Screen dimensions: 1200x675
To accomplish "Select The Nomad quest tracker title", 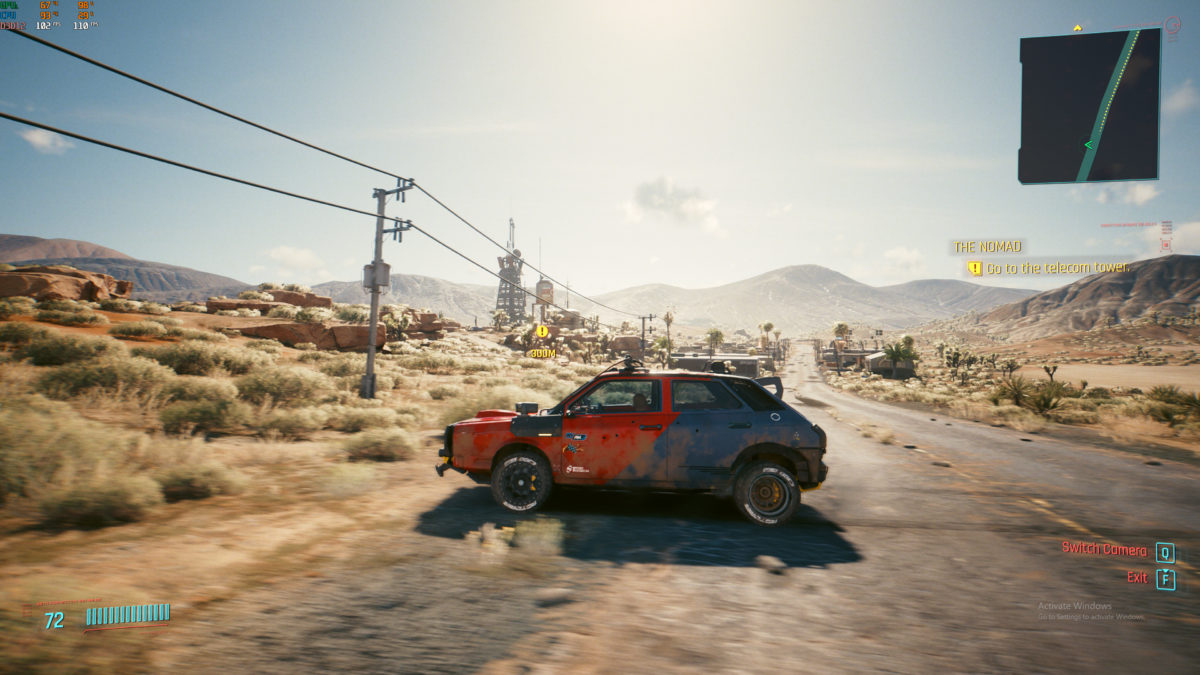I will point(987,246).
